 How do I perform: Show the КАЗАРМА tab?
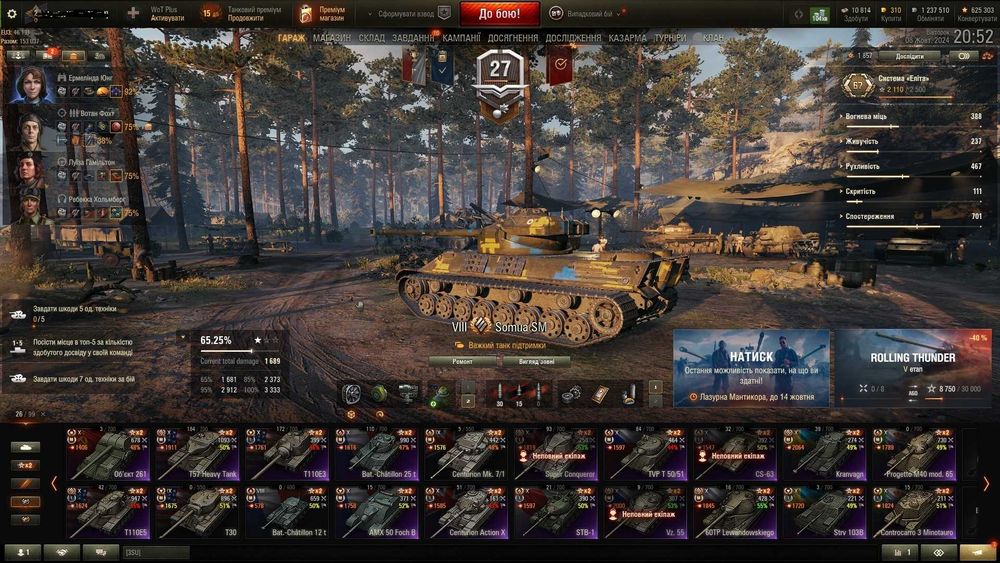click(x=628, y=38)
